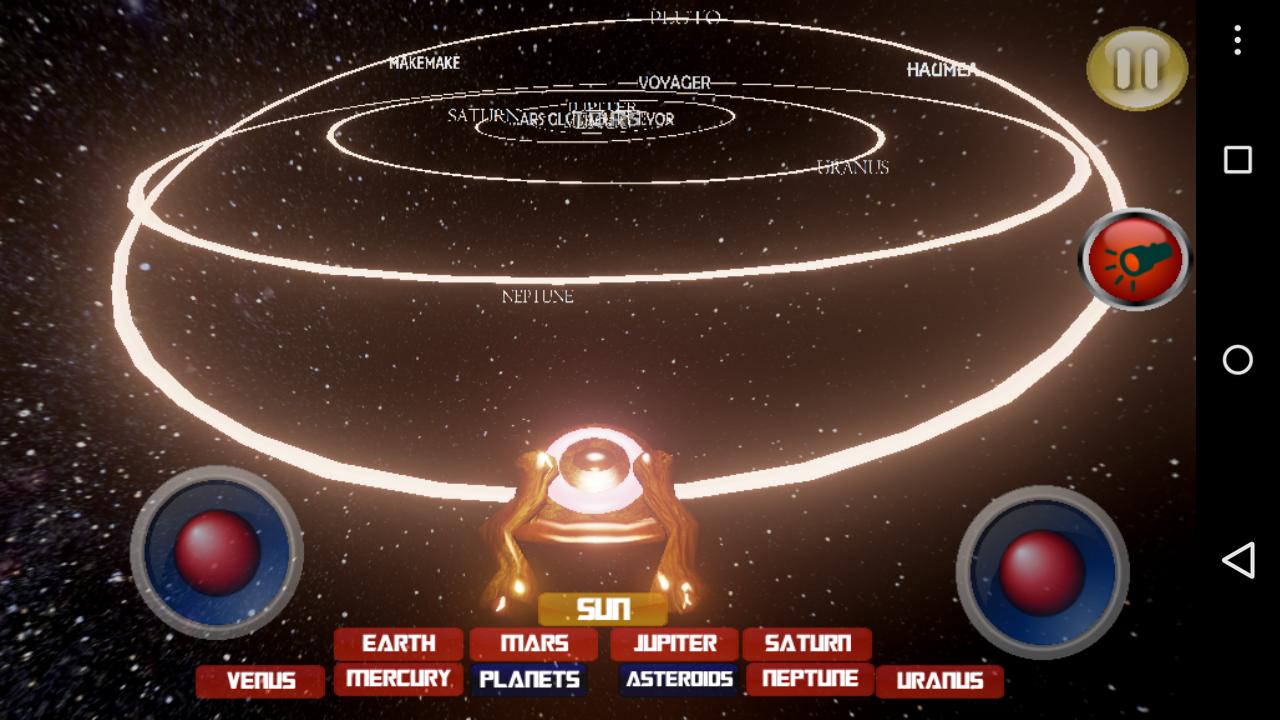Image resolution: width=1280 pixels, height=720 pixels.
Task: Select JUPITER in the planet bar
Action: point(676,644)
